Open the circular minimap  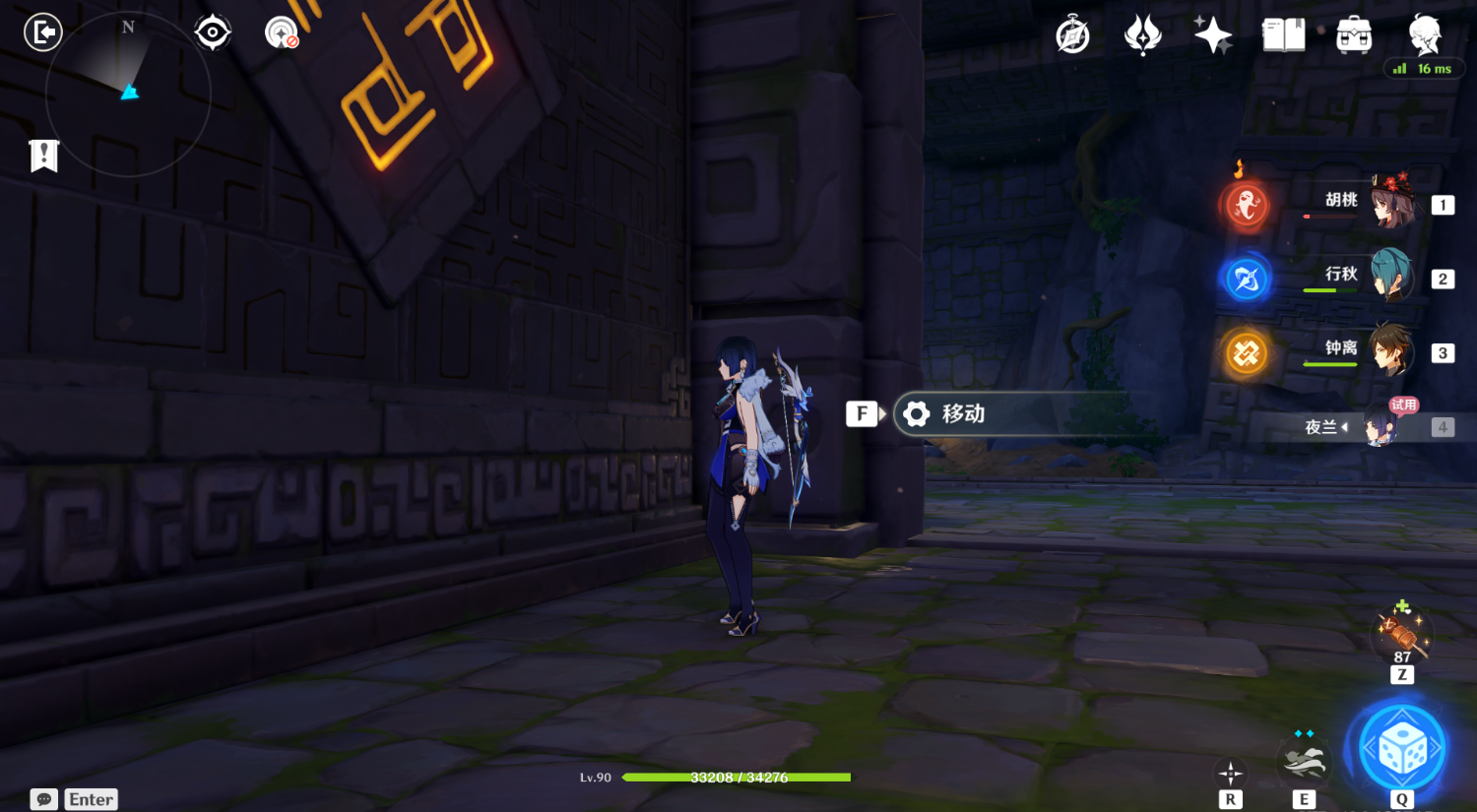pyautogui.click(x=128, y=94)
